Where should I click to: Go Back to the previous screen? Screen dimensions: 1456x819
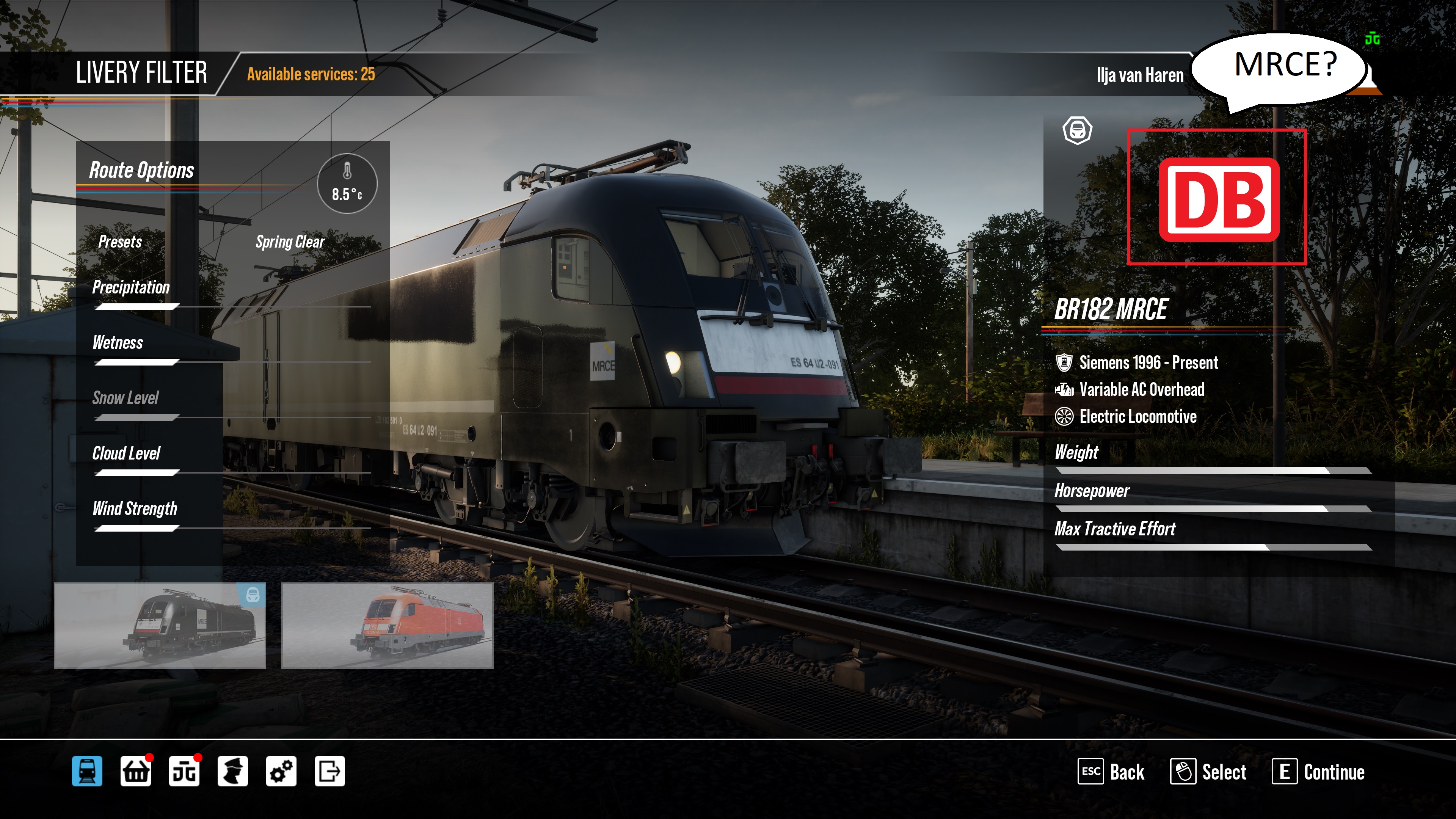[1111, 772]
